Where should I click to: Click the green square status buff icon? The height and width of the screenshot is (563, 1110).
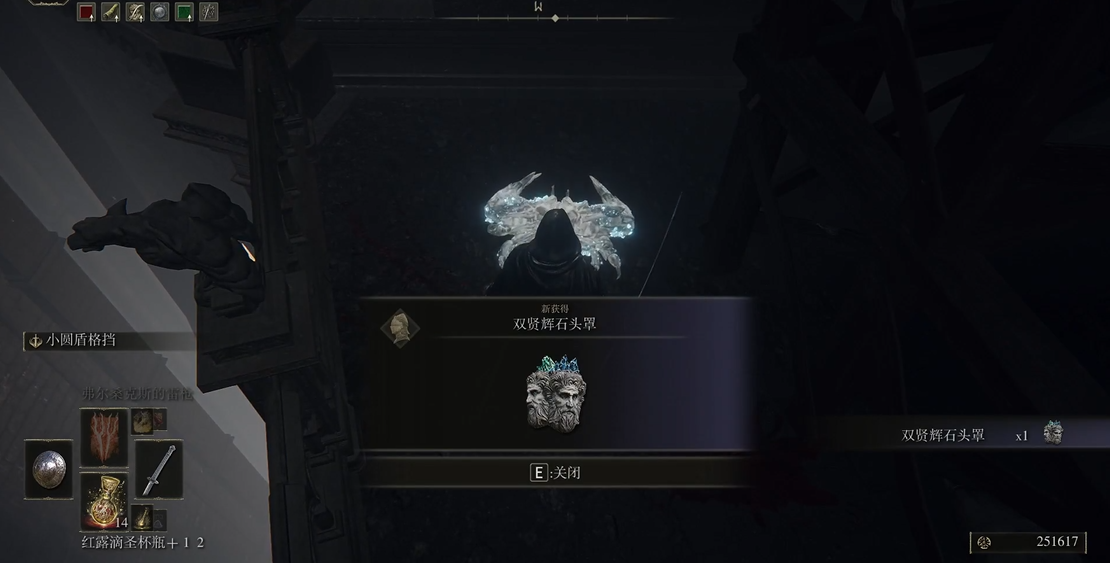click(184, 12)
